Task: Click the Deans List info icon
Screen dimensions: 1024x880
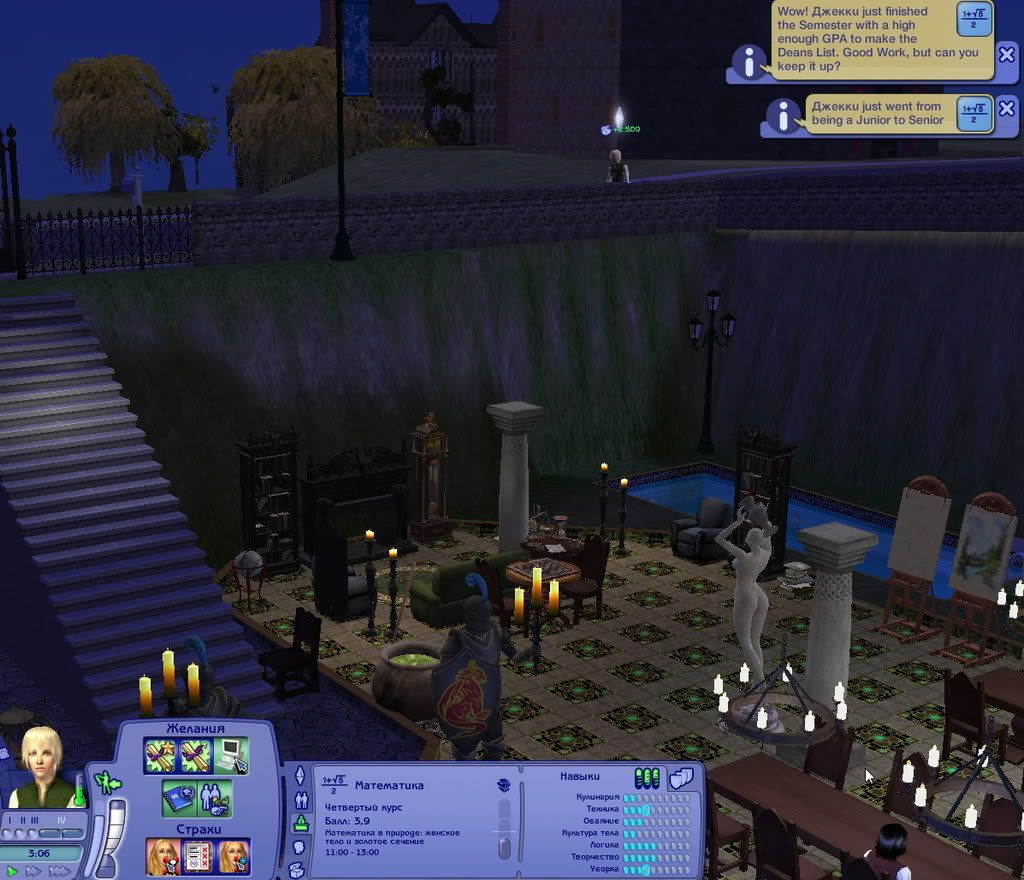Action: point(749,62)
